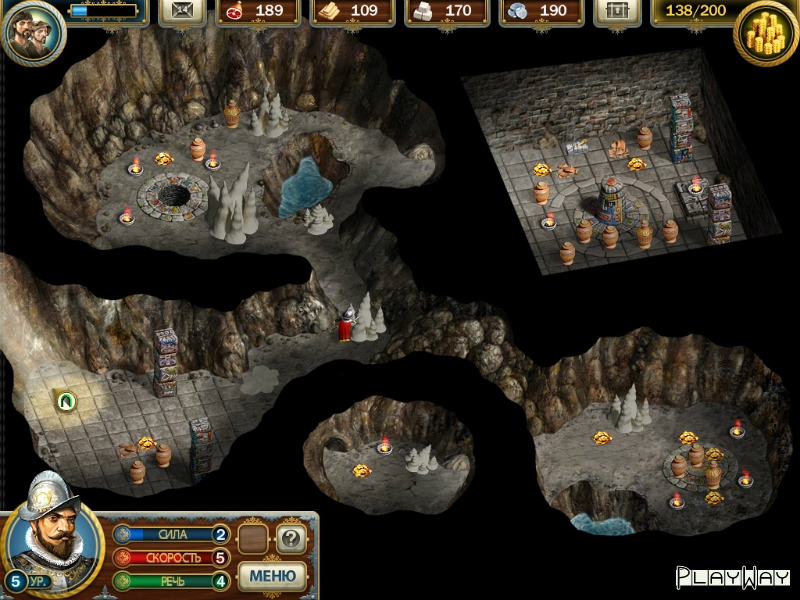Click the gold coins pile icon
Screen dimensions: 800x600
767,33
